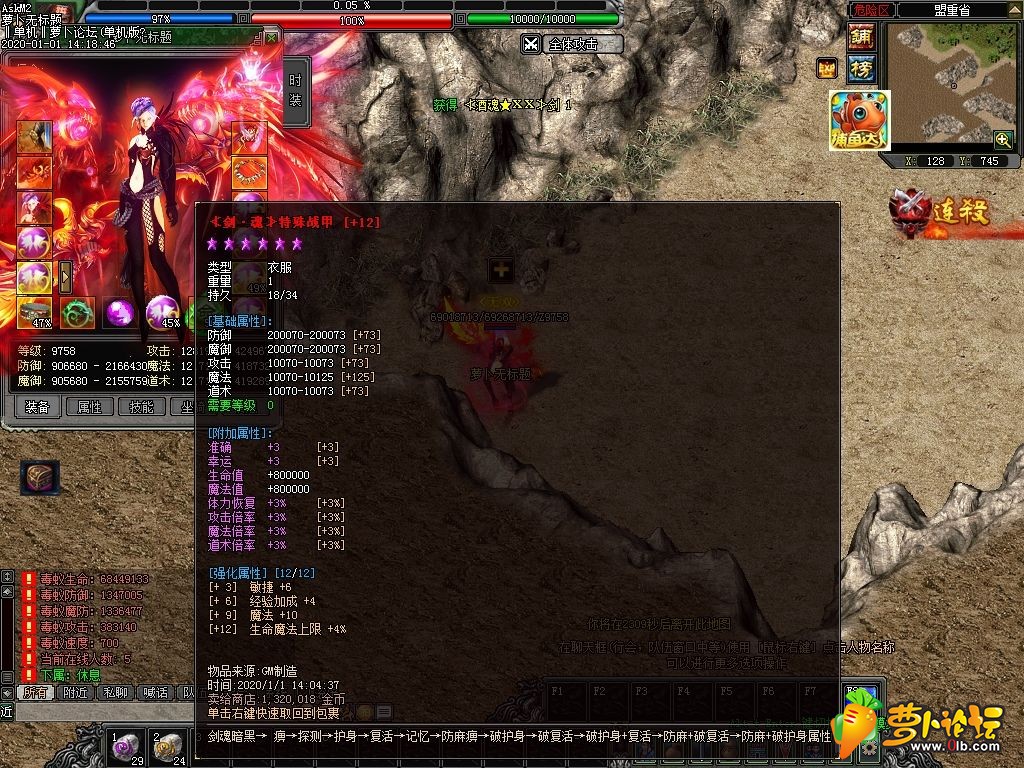
Task: Select the weapon equipment slot with blade
Action: 34,138
